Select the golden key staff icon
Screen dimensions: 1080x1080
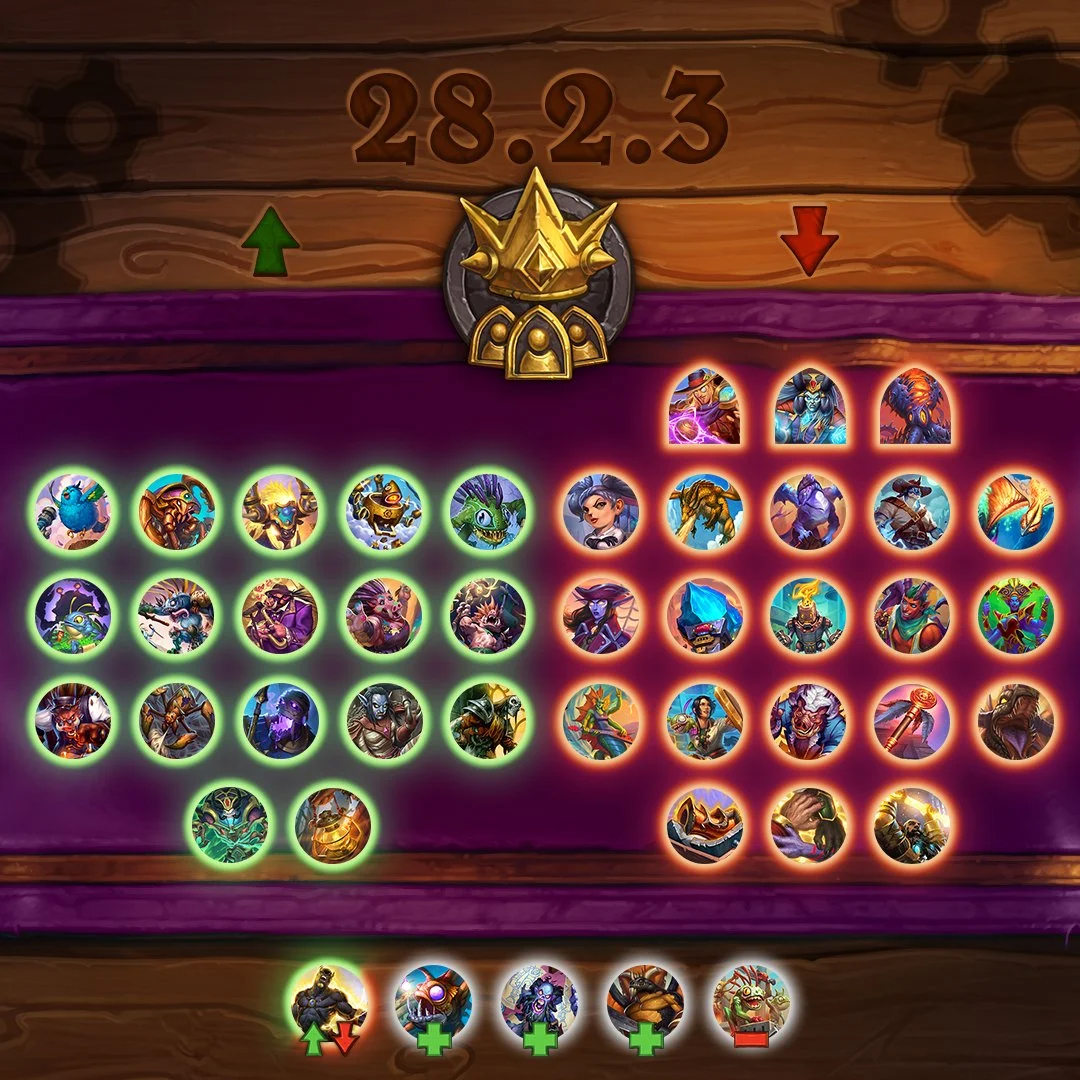click(911, 720)
